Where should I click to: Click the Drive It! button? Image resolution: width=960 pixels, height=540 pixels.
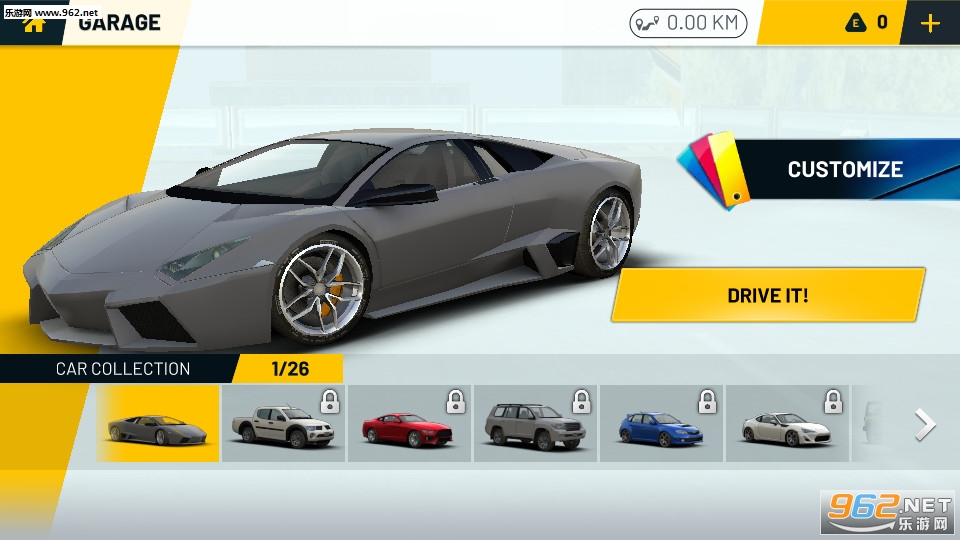click(x=767, y=296)
